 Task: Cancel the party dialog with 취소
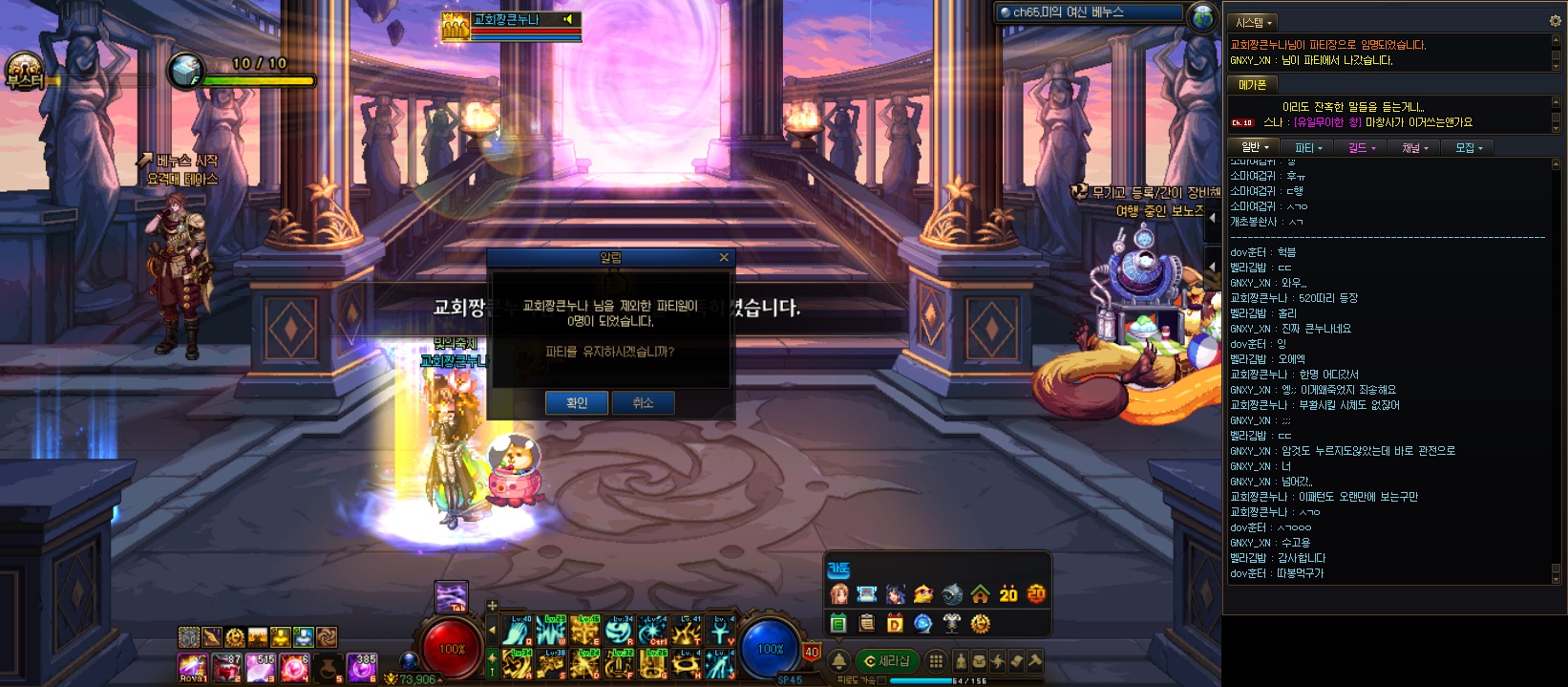pyautogui.click(x=643, y=403)
